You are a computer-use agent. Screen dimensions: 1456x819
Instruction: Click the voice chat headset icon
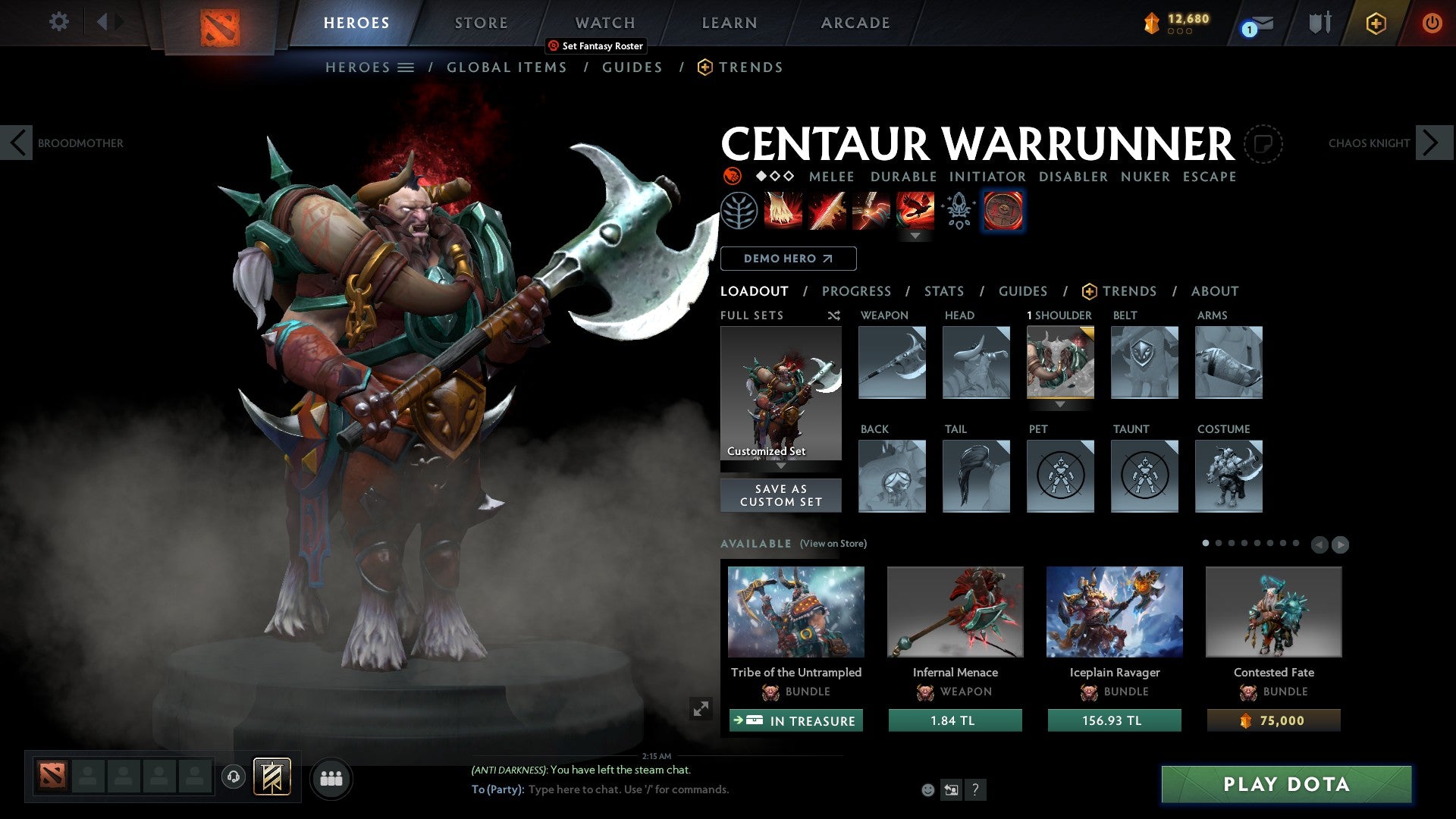[233, 777]
